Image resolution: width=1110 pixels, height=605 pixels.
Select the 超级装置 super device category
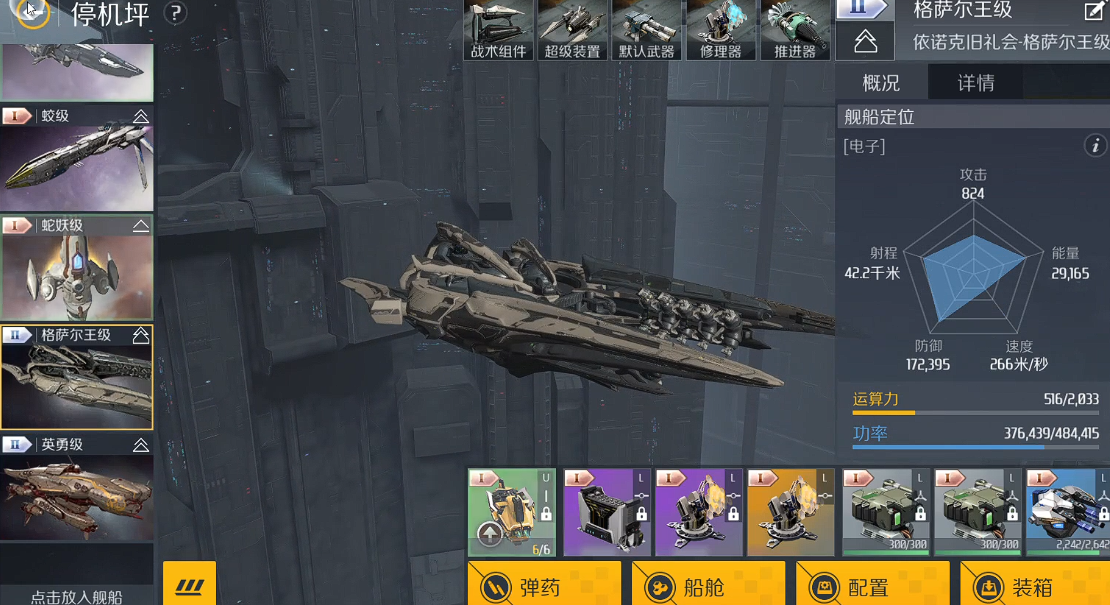[x=572, y=30]
